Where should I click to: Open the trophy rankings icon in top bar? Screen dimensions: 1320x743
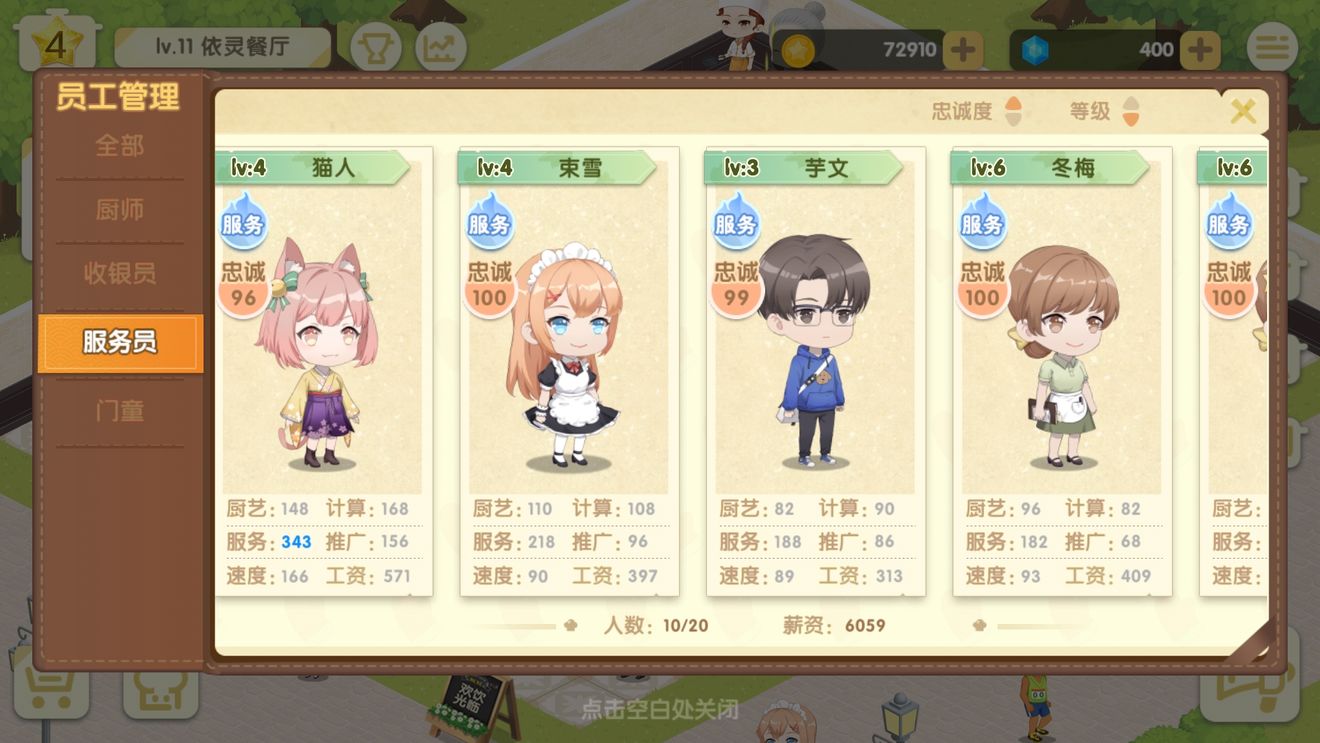coord(375,47)
